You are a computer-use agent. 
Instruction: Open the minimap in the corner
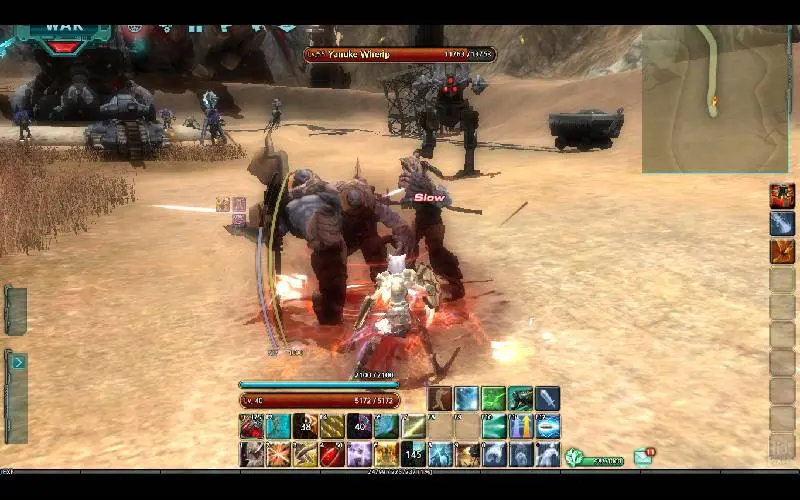point(714,98)
